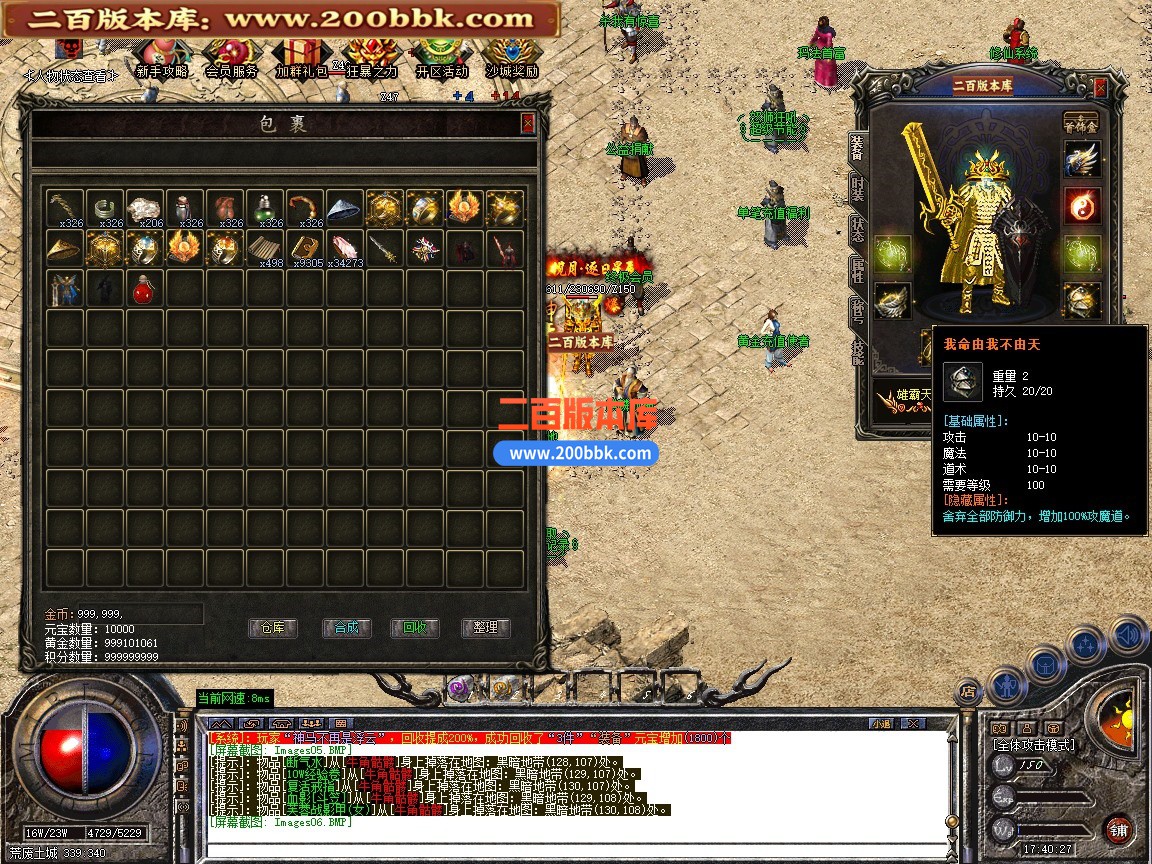
Task: Switch to the 属性 attributes tab
Action: (858, 270)
